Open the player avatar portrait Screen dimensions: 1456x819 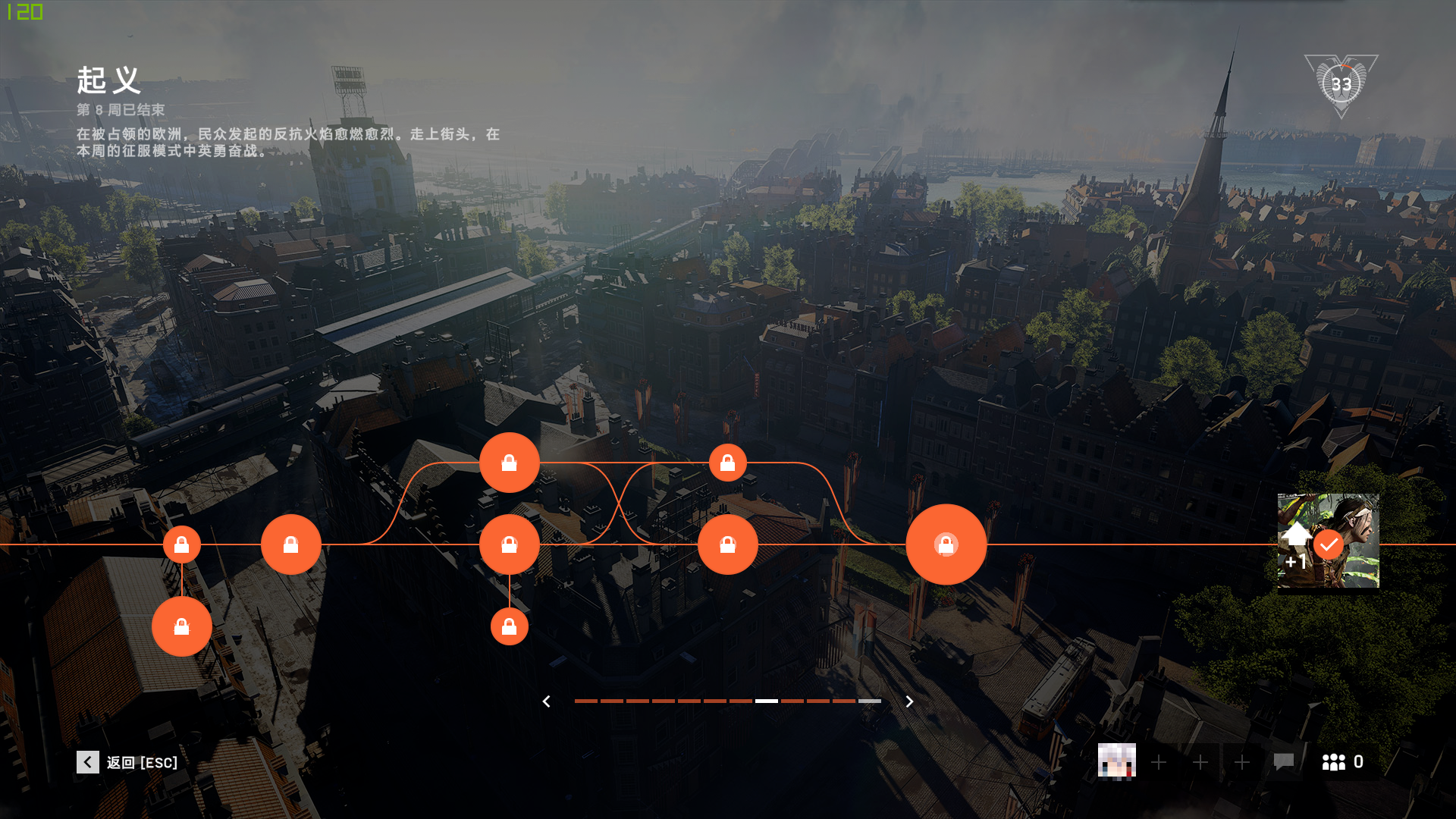(1116, 761)
